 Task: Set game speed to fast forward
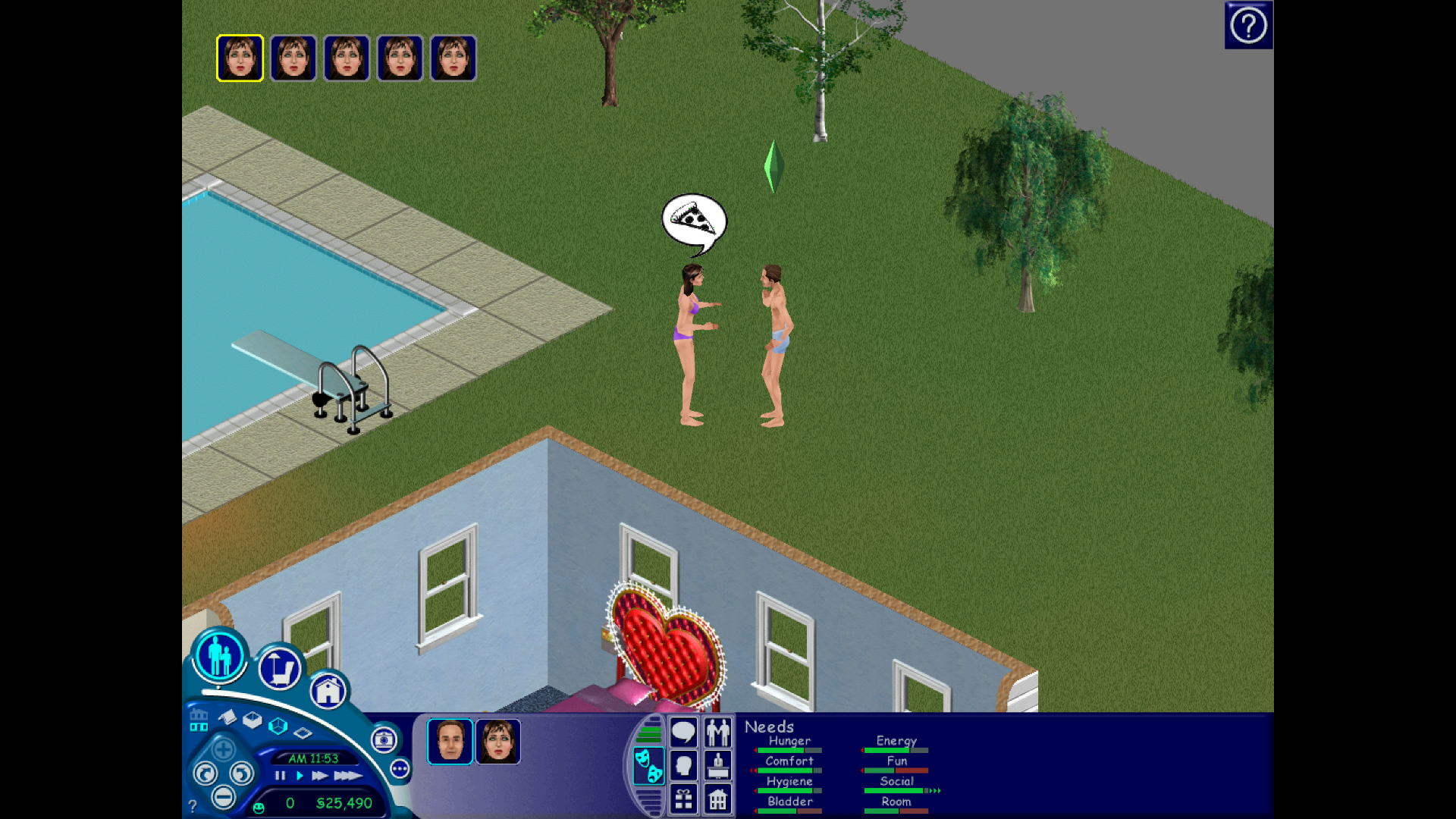pos(320,776)
